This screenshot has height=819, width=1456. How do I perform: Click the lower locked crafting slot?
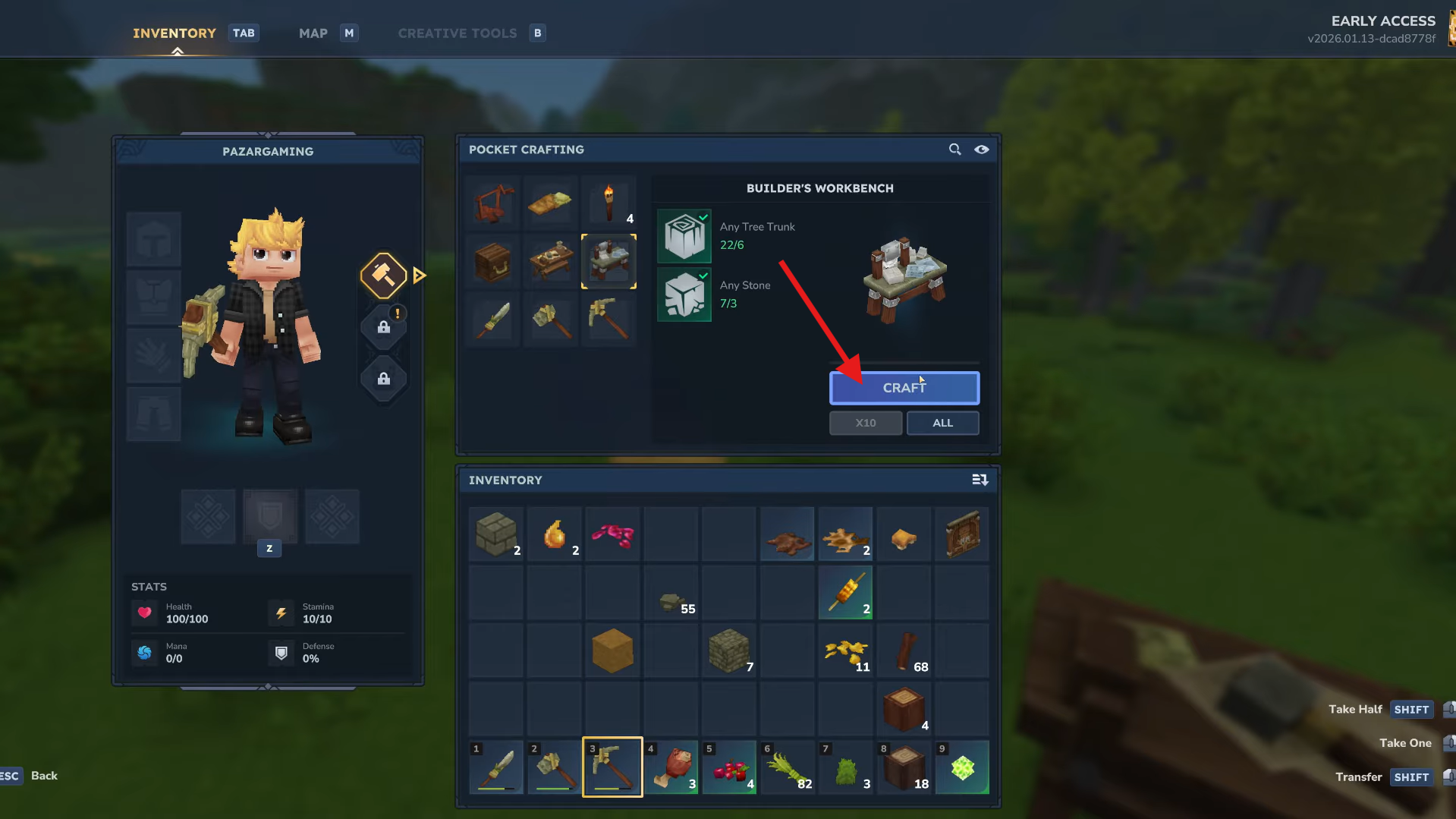pos(383,379)
